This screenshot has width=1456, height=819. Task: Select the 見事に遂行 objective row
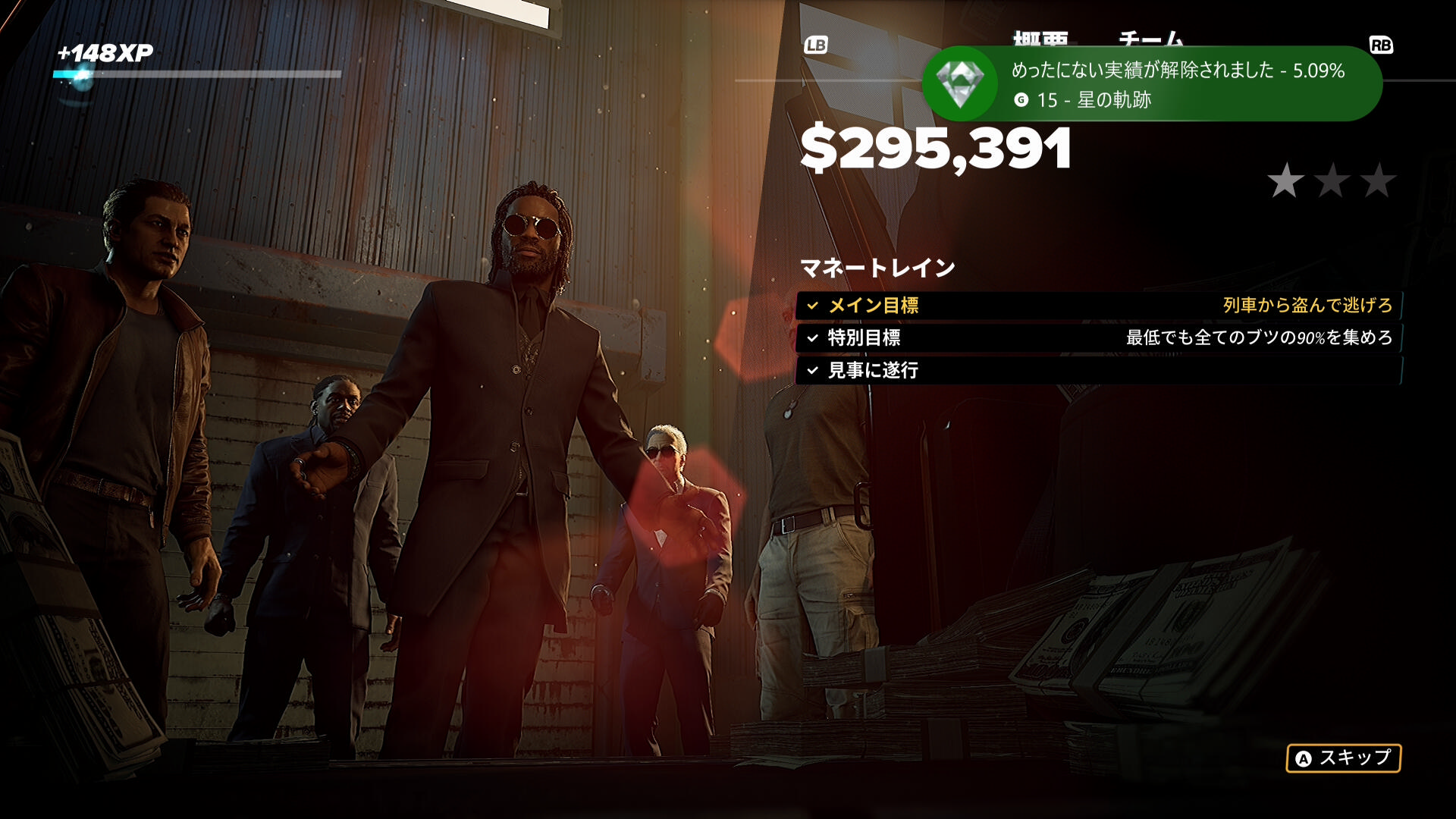[x=1098, y=371]
